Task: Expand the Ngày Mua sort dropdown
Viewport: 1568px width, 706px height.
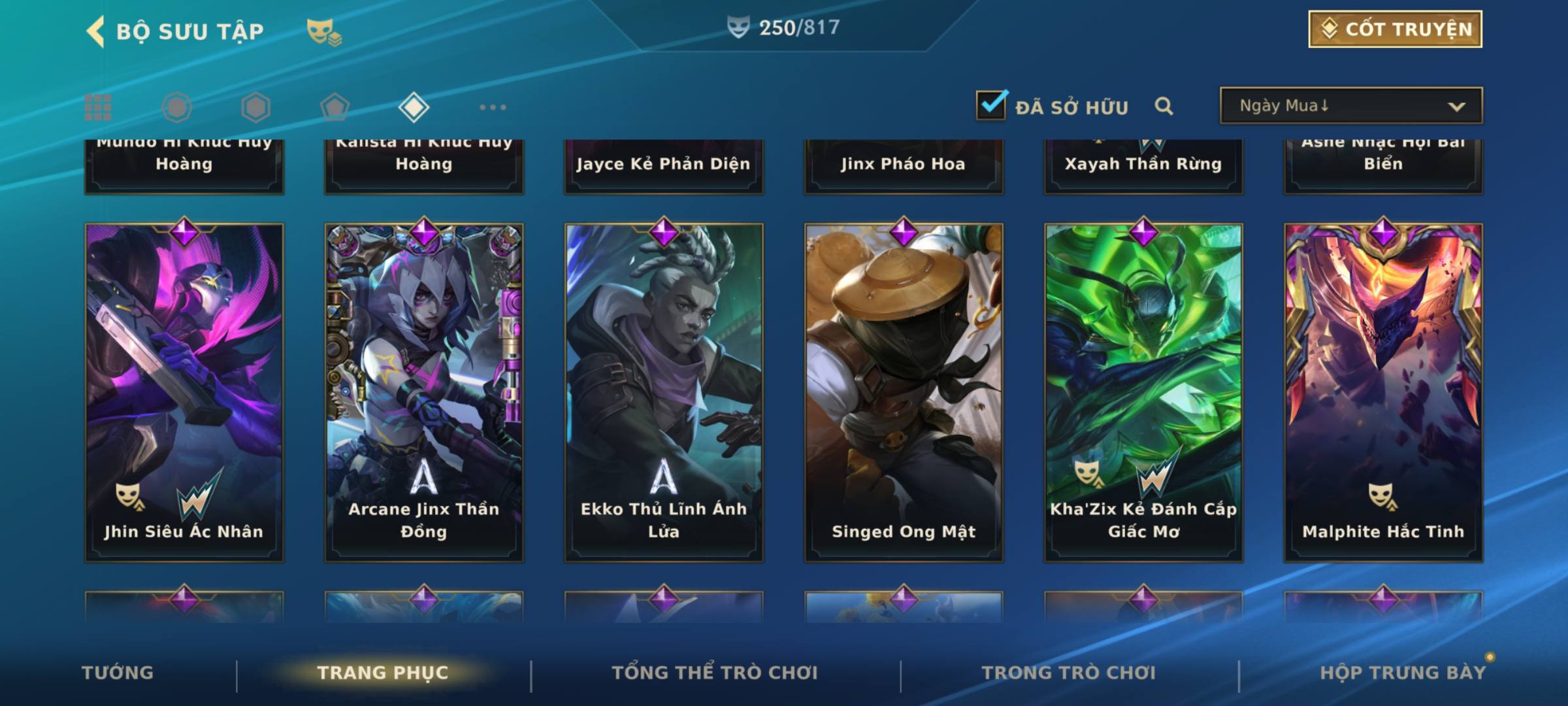Action: (1350, 106)
